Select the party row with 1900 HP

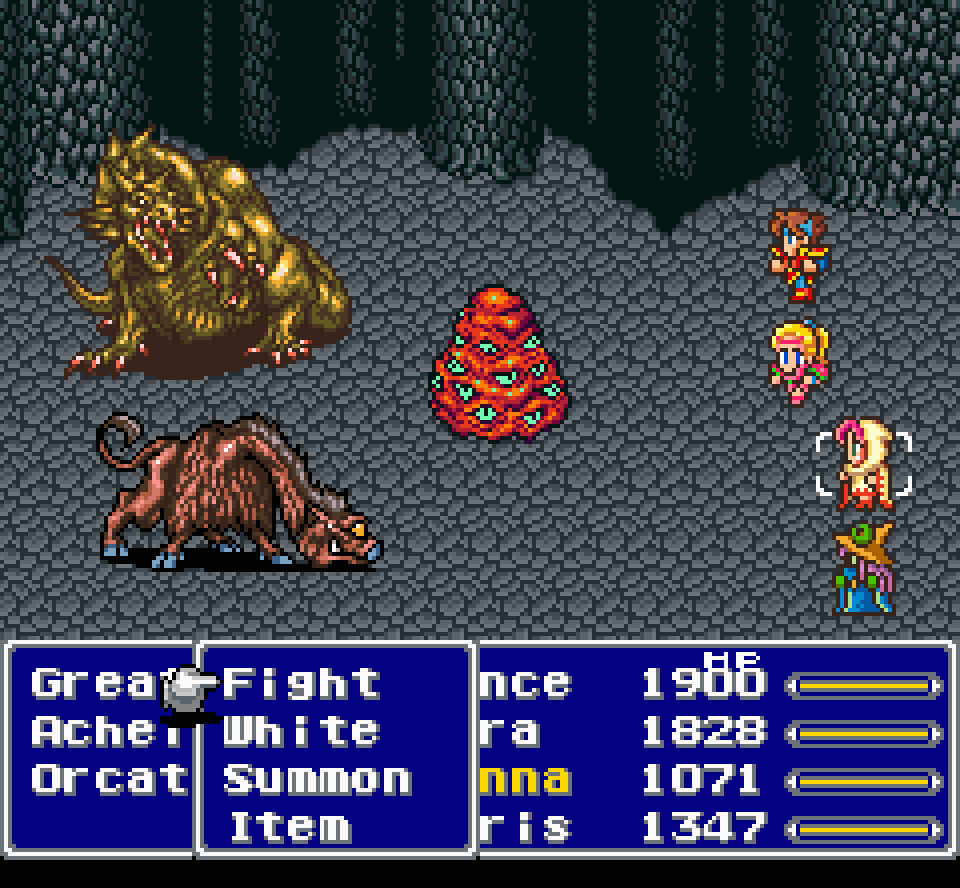point(710,685)
